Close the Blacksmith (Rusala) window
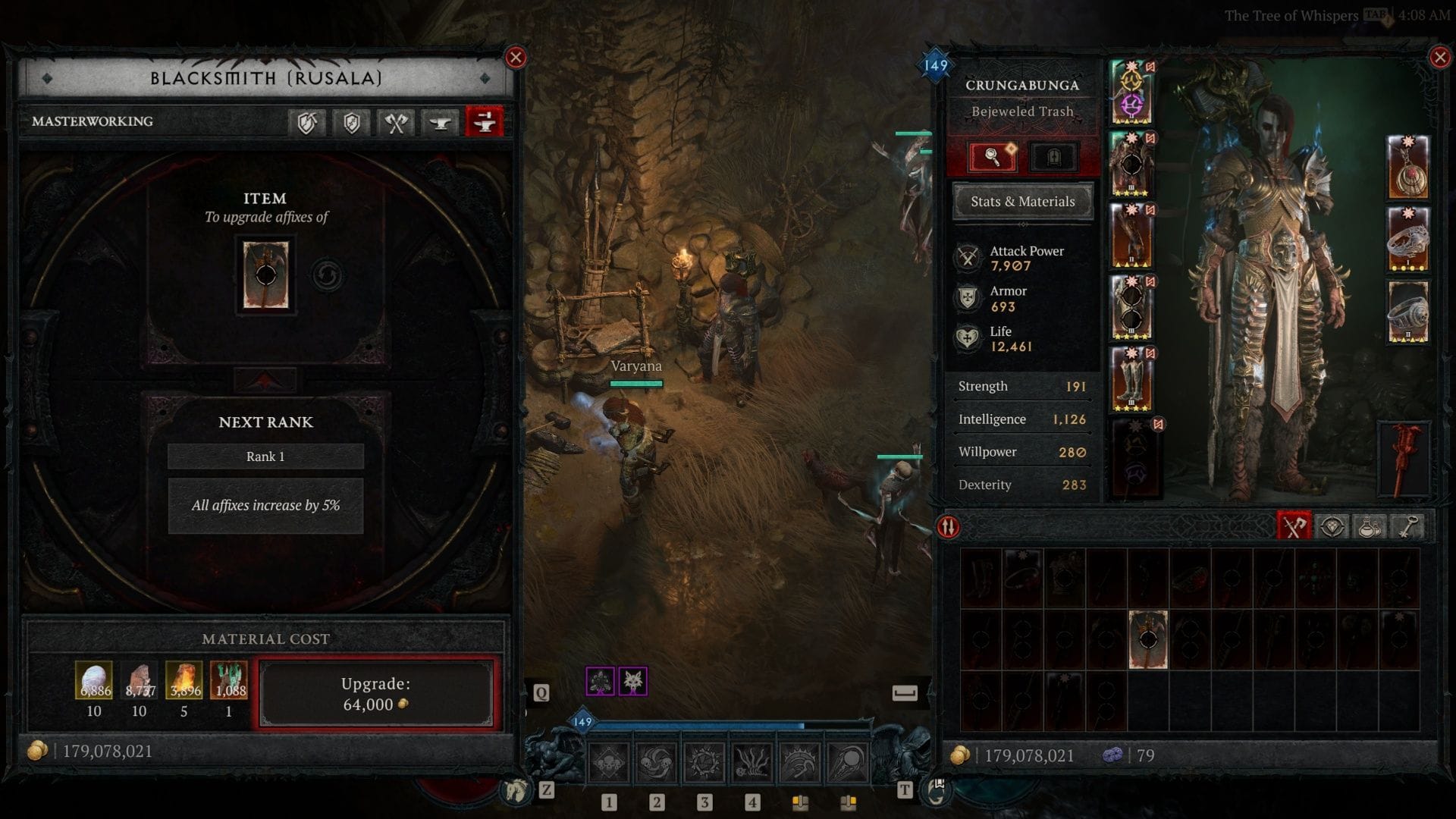 516,58
